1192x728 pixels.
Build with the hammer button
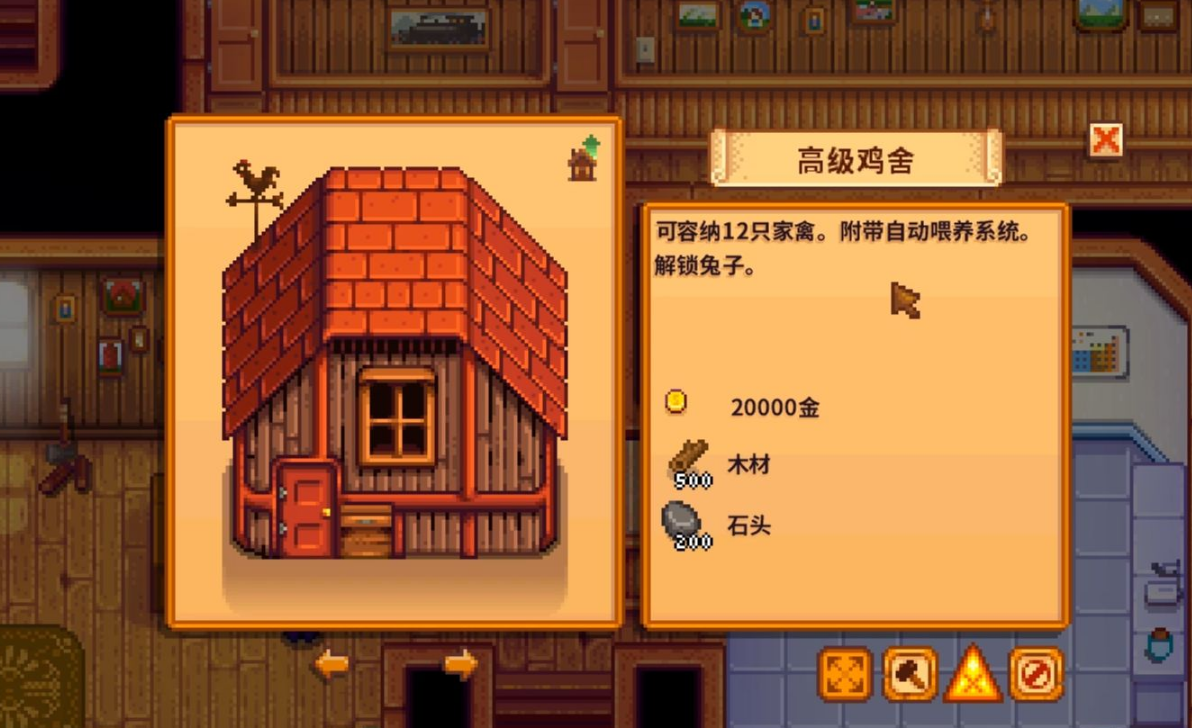909,674
